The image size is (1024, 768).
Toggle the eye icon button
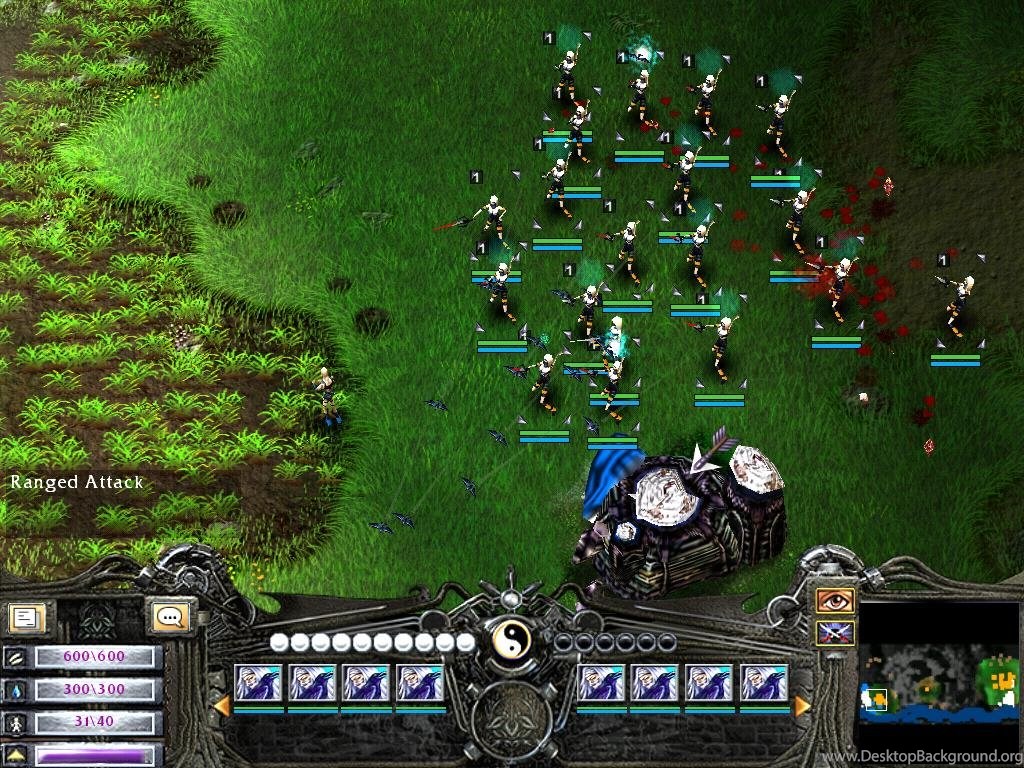point(835,600)
